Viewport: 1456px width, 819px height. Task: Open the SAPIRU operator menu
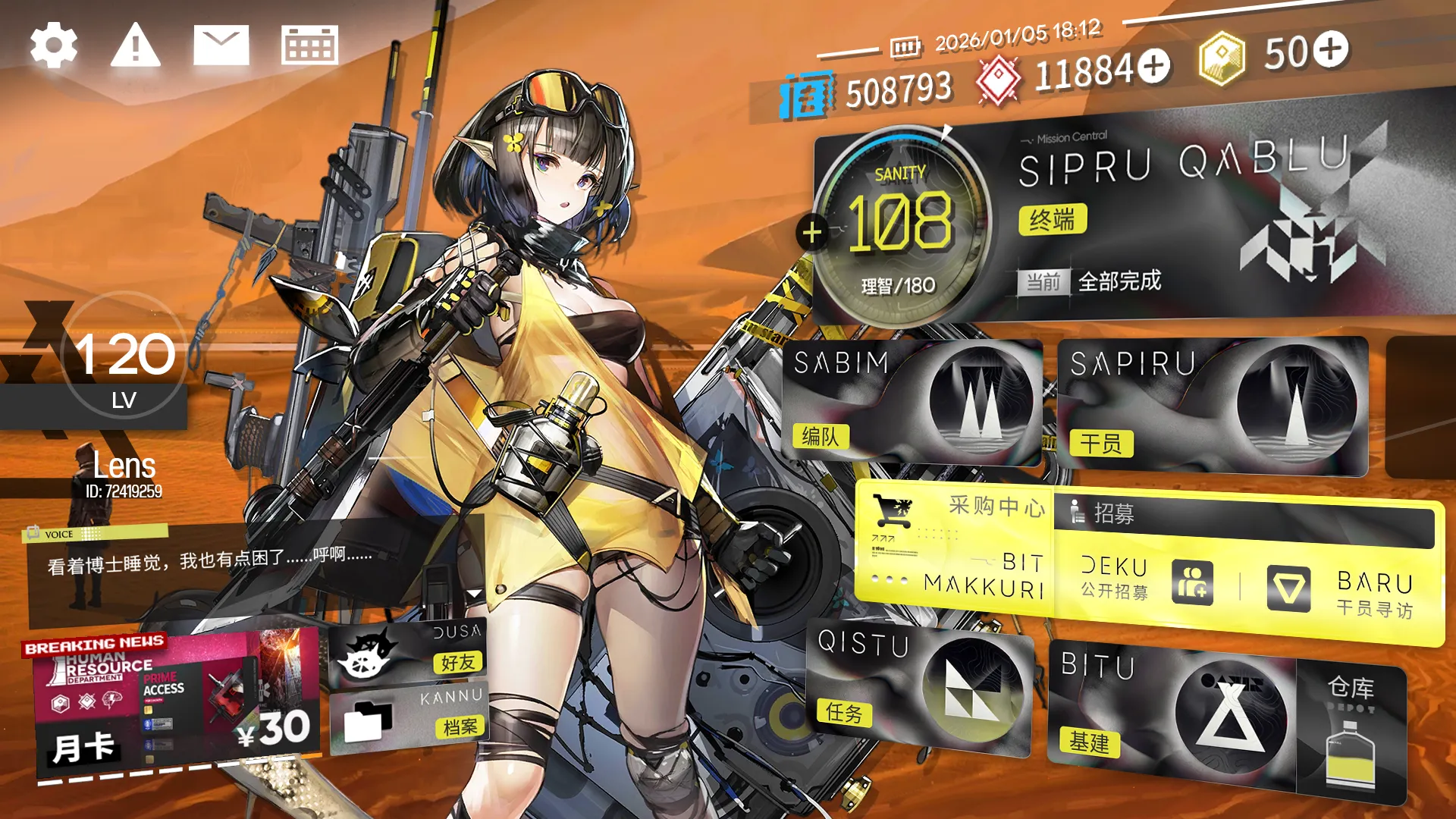coord(1212,406)
